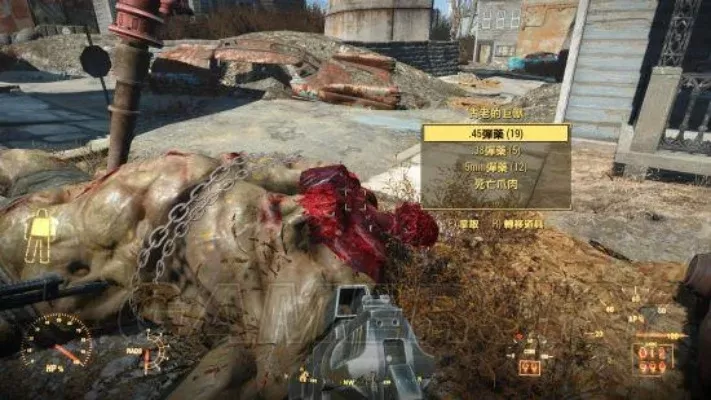Pick the 5mm彈藥 (12) loot row
This screenshot has width=711, height=400.
(x=495, y=168)
